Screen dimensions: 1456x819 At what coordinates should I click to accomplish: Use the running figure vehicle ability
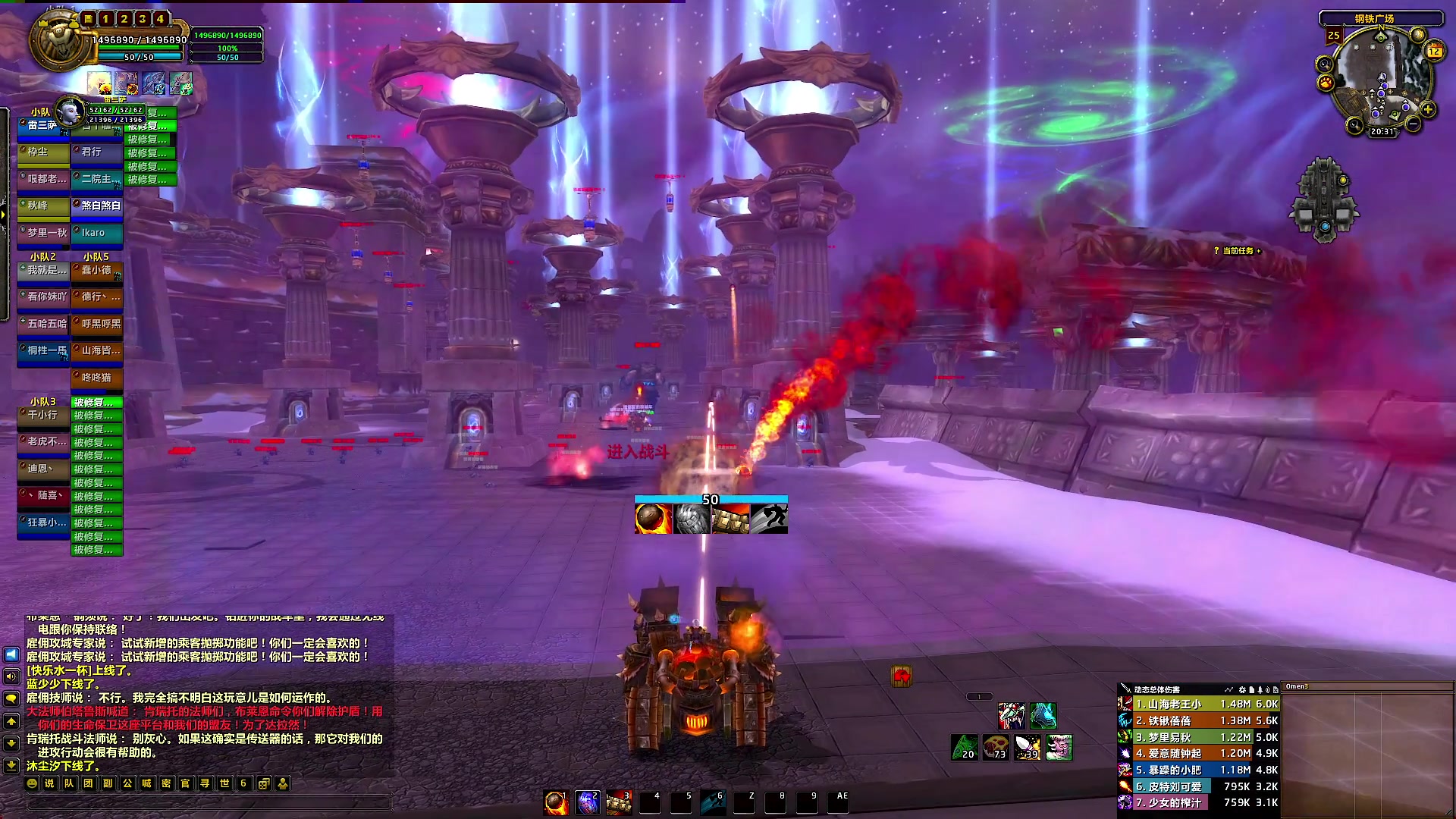point(769,519)
